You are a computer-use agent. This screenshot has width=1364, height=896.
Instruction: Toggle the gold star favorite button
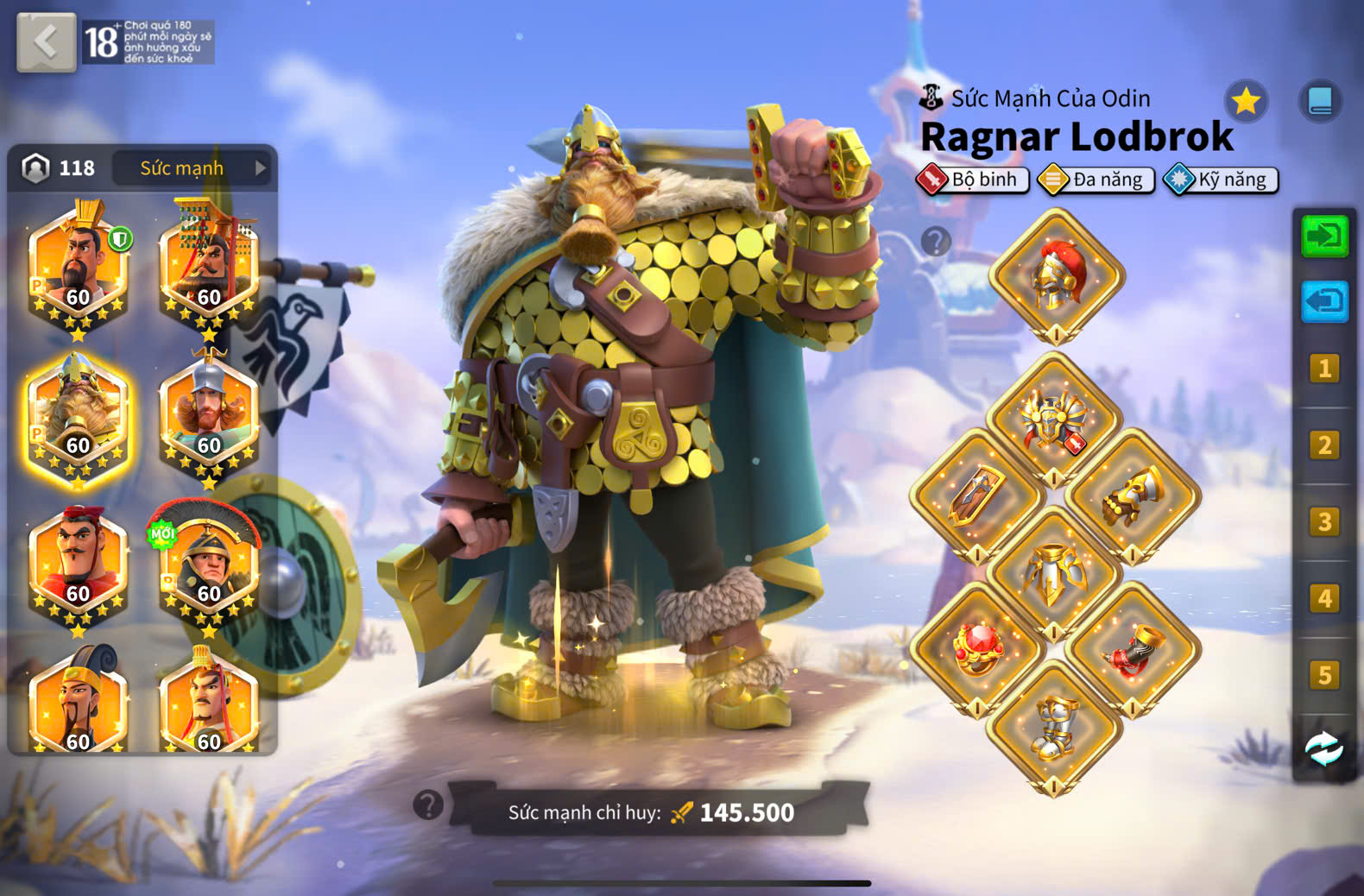1246,102
